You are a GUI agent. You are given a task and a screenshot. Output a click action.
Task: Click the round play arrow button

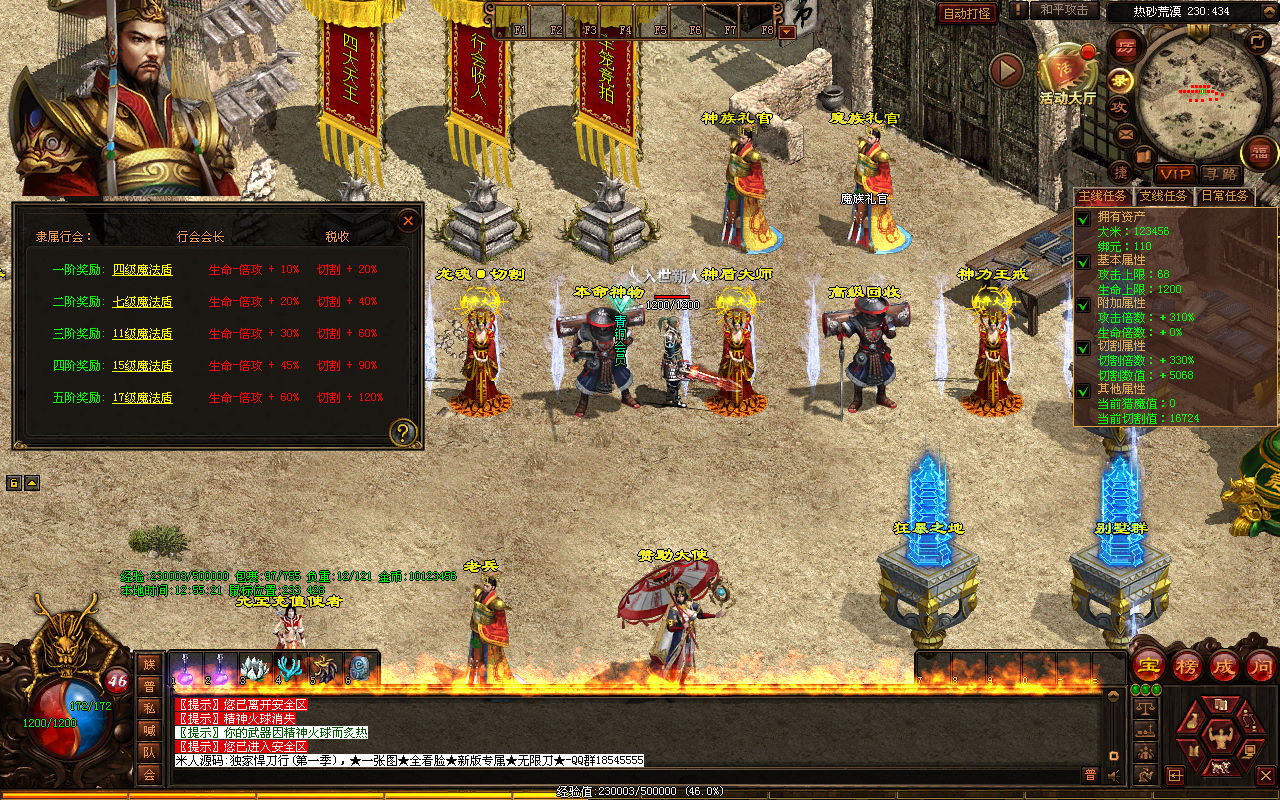click(1006, 70)
